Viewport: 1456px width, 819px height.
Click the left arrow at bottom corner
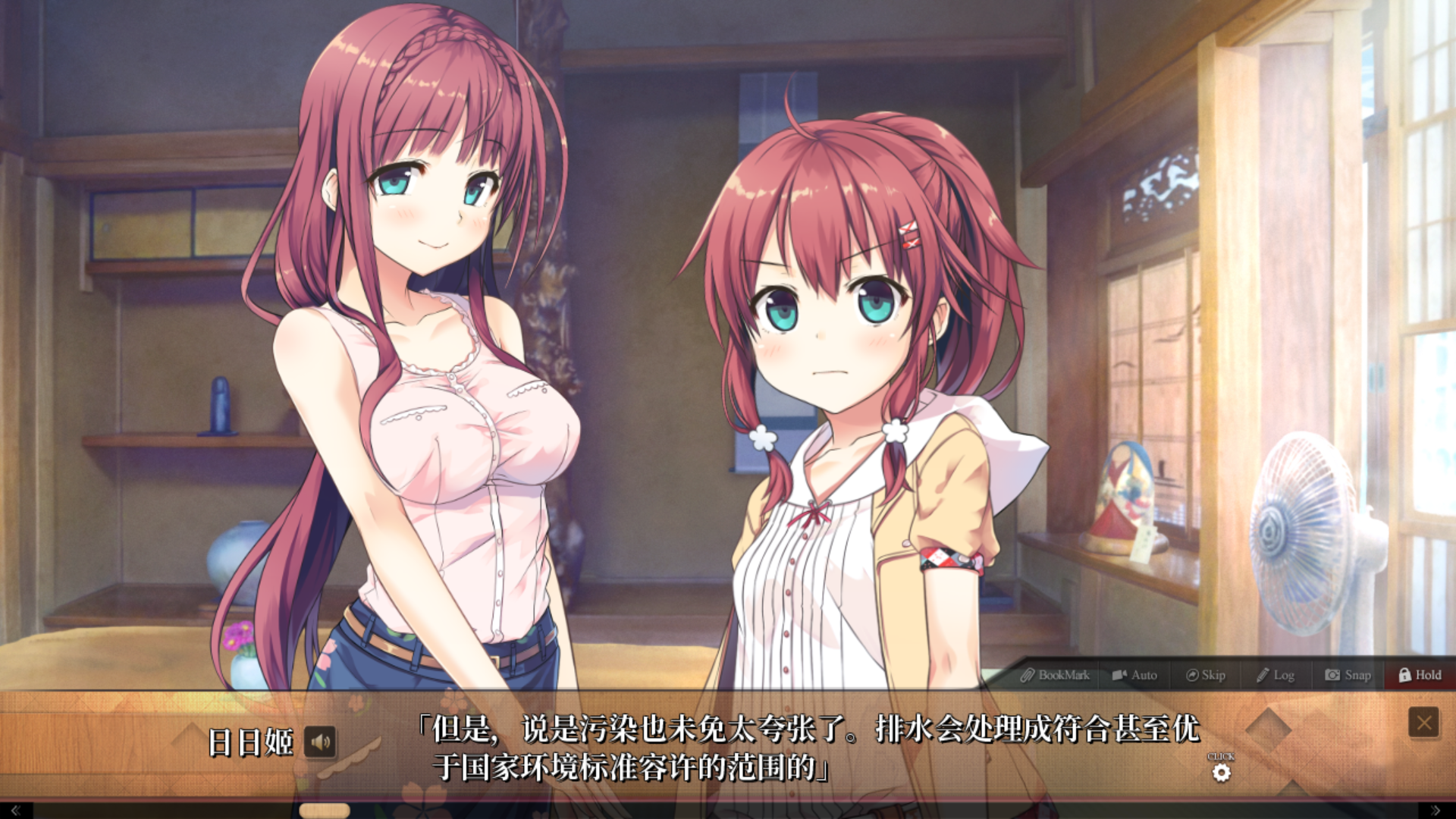14,811
